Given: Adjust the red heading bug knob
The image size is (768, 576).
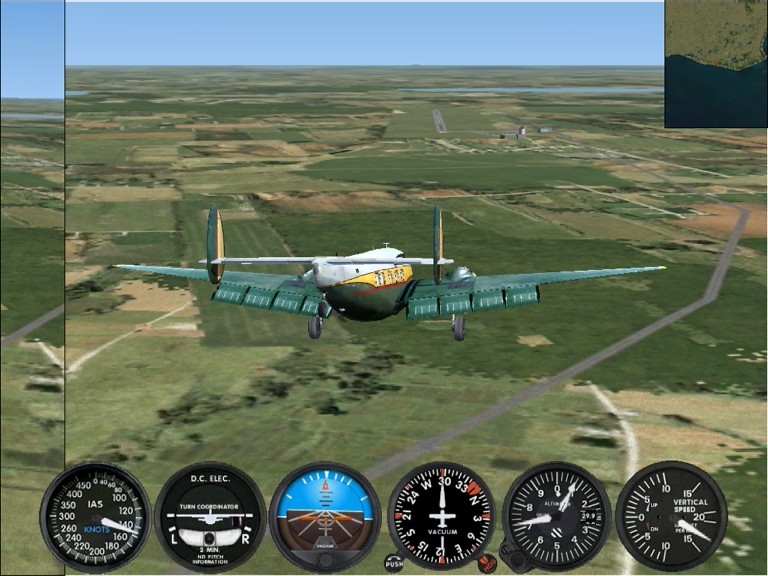Looking at the screenshot, I should [487, 563].
